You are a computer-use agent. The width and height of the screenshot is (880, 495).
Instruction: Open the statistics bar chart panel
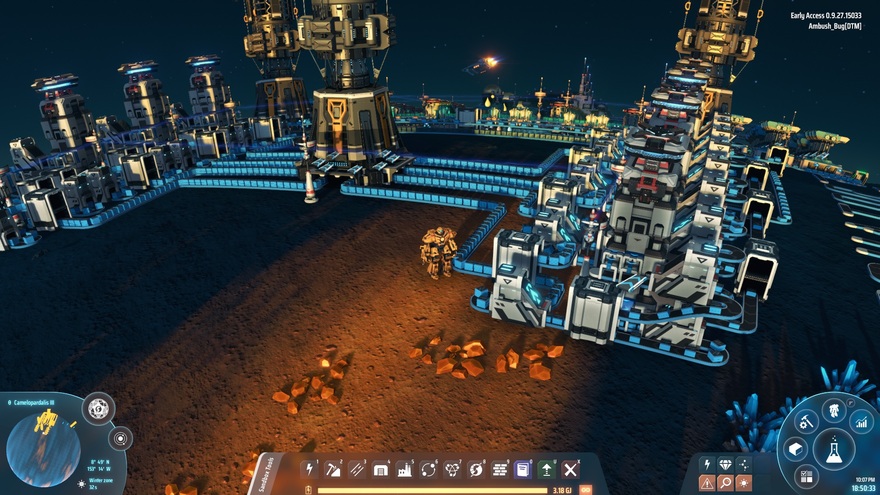[861, 422]
